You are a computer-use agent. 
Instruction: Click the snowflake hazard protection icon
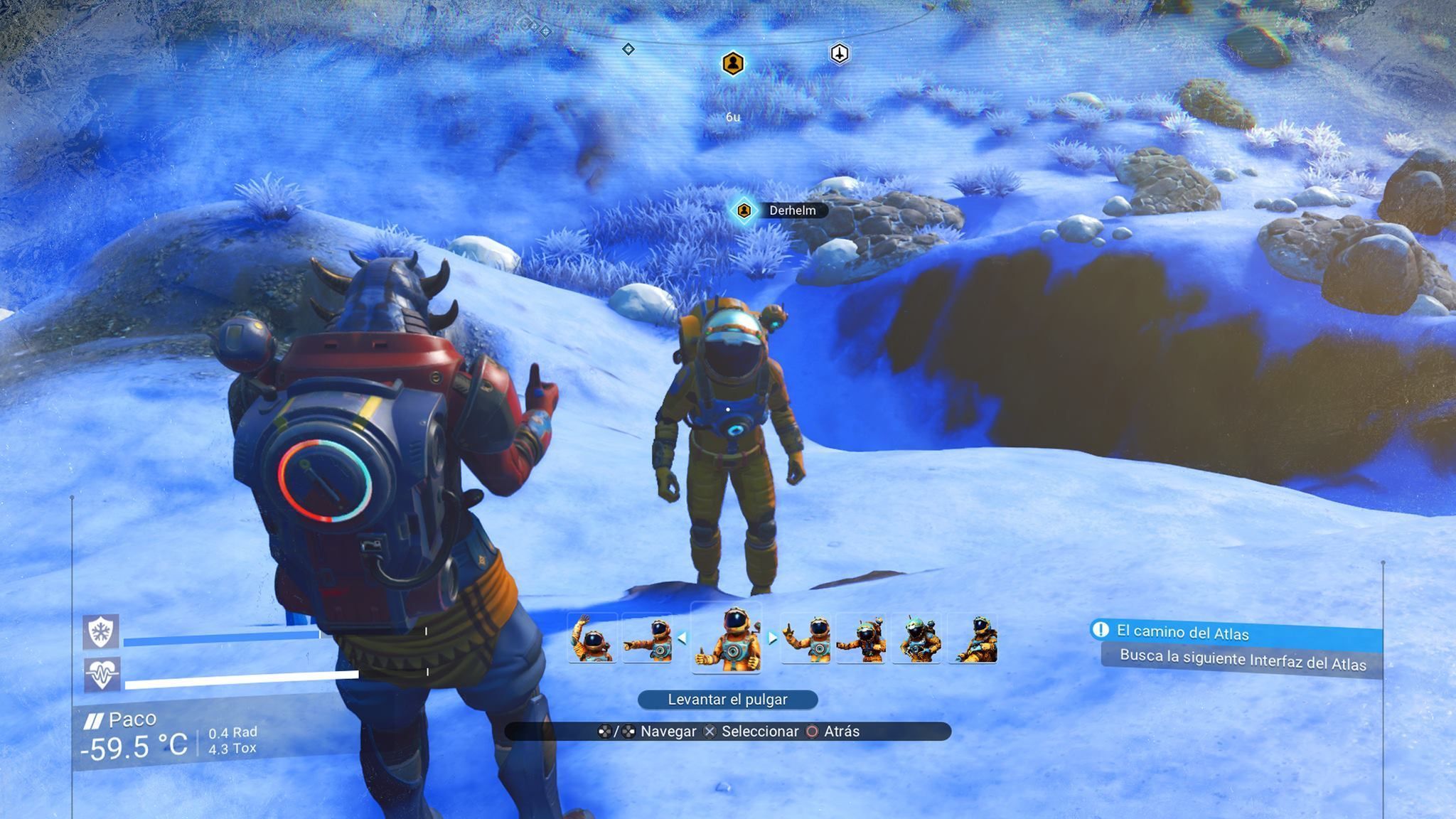pyautogui.click(x=101, y=631)
